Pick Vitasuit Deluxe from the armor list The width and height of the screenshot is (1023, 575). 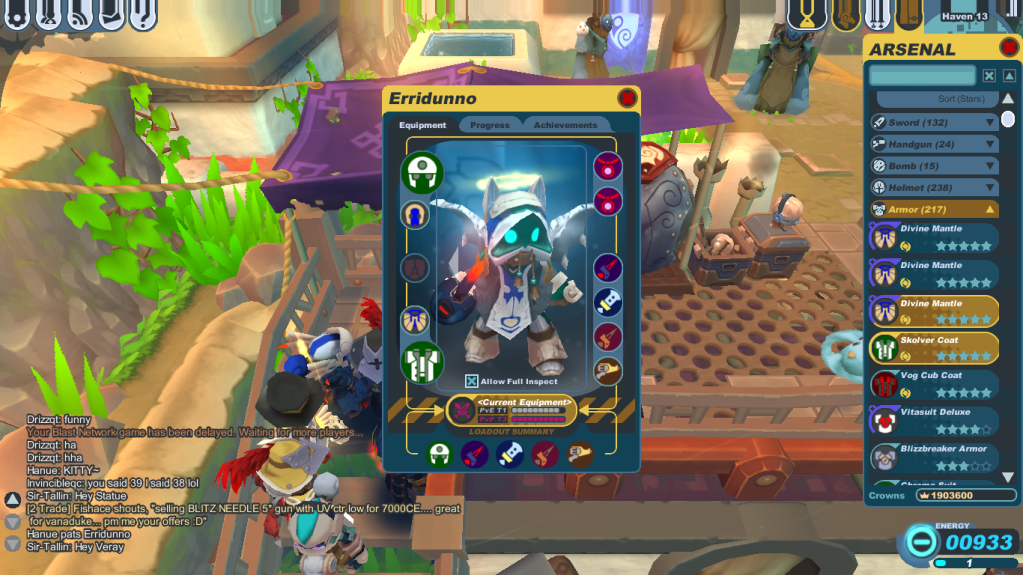[x=934, y=419]
